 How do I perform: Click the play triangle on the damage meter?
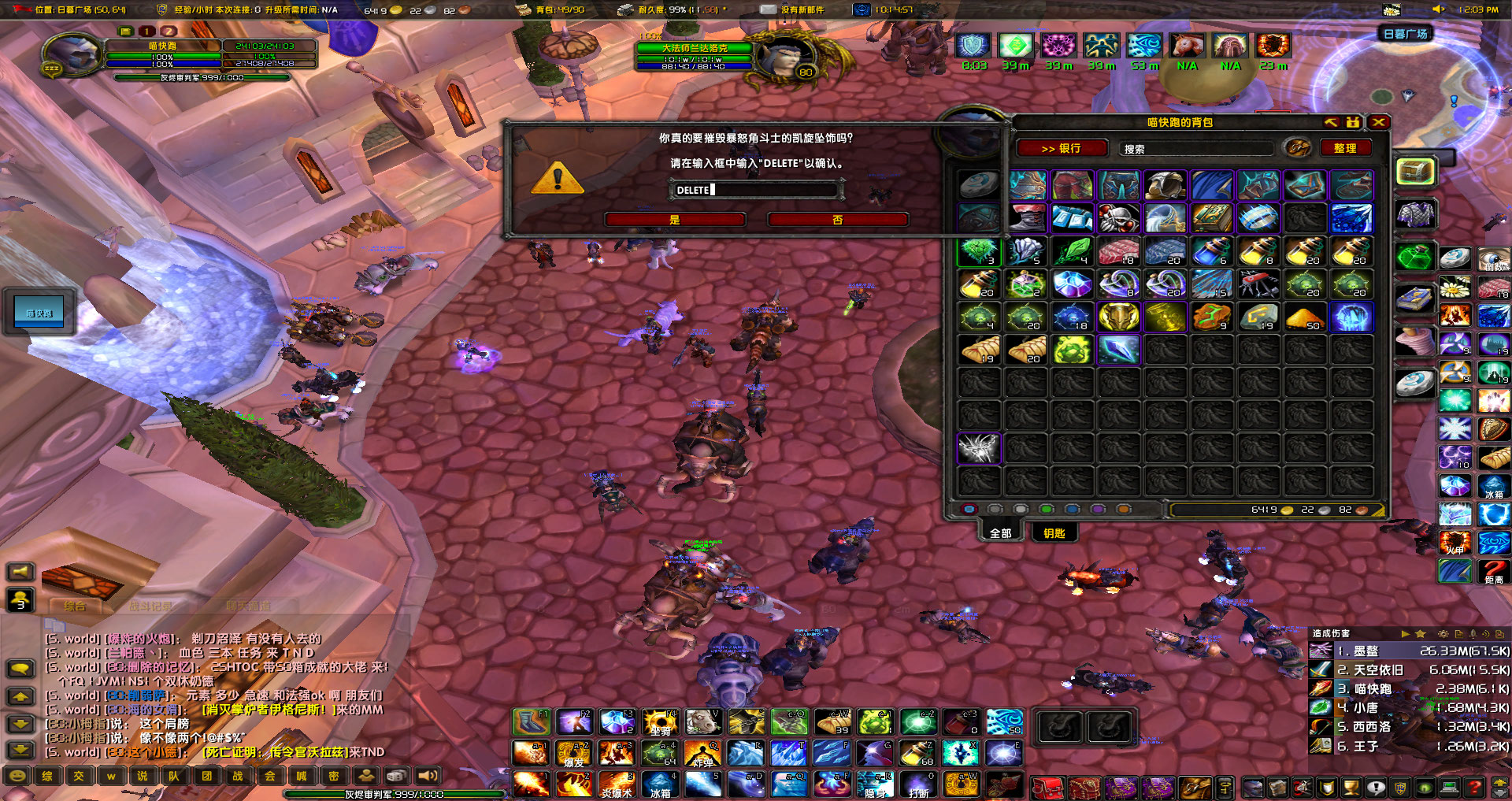[x=1405, y=634]
